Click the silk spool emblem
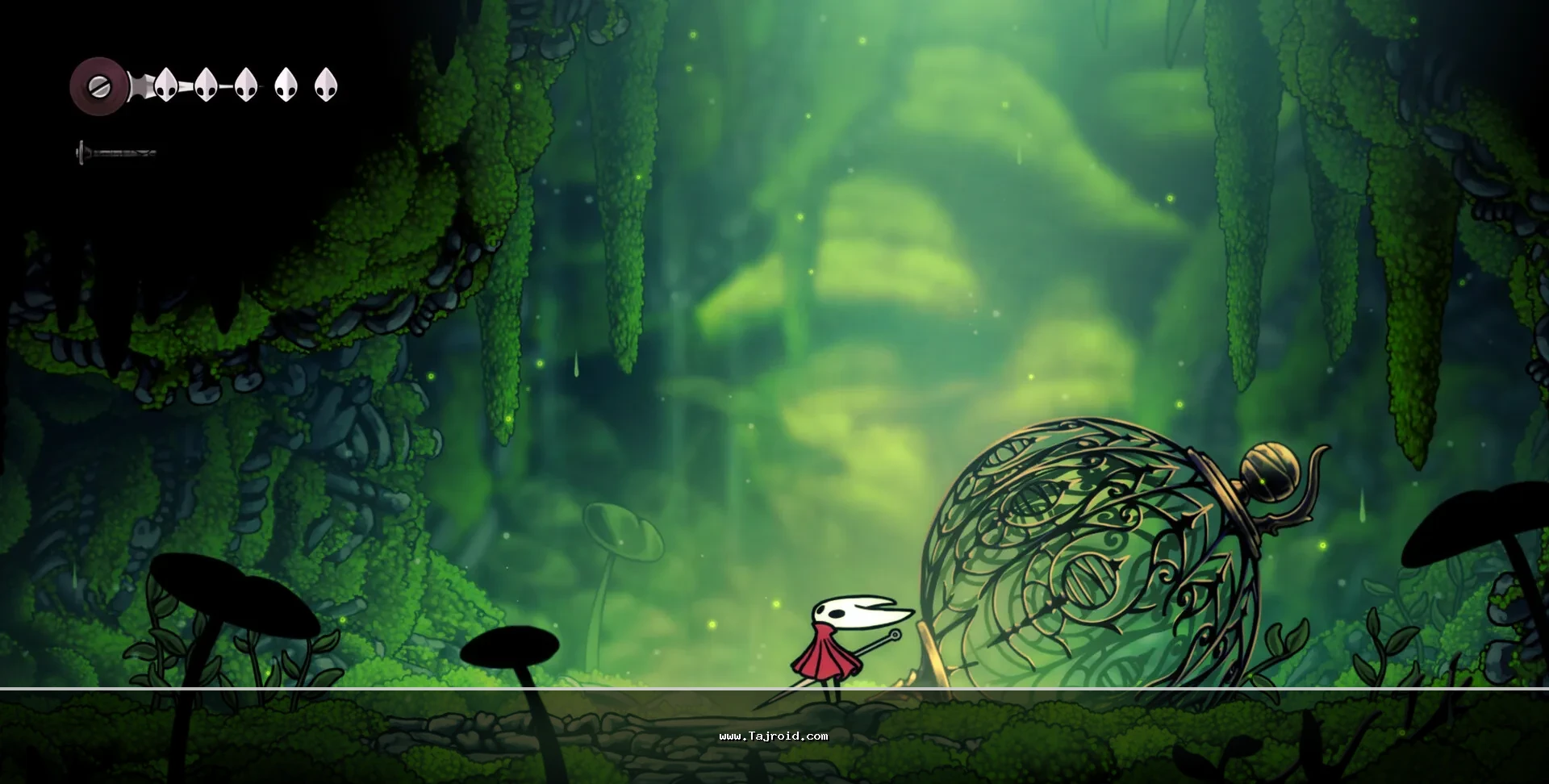Image resolution: width=1549 pixels, height=784 pixels. point(98,85)
